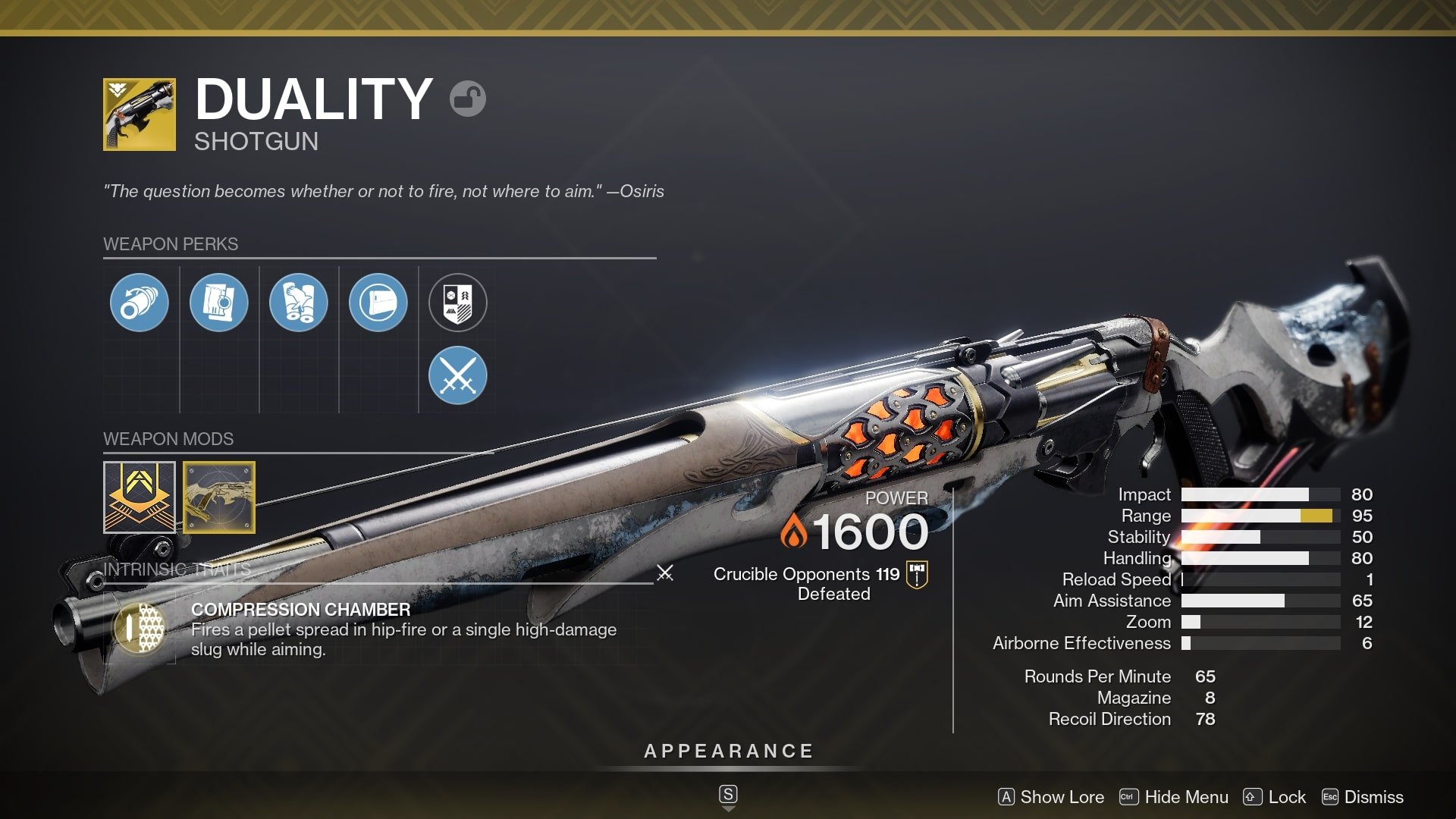
Task: Open the Catalyst shield icon
Action: click(x=458, y=301)
